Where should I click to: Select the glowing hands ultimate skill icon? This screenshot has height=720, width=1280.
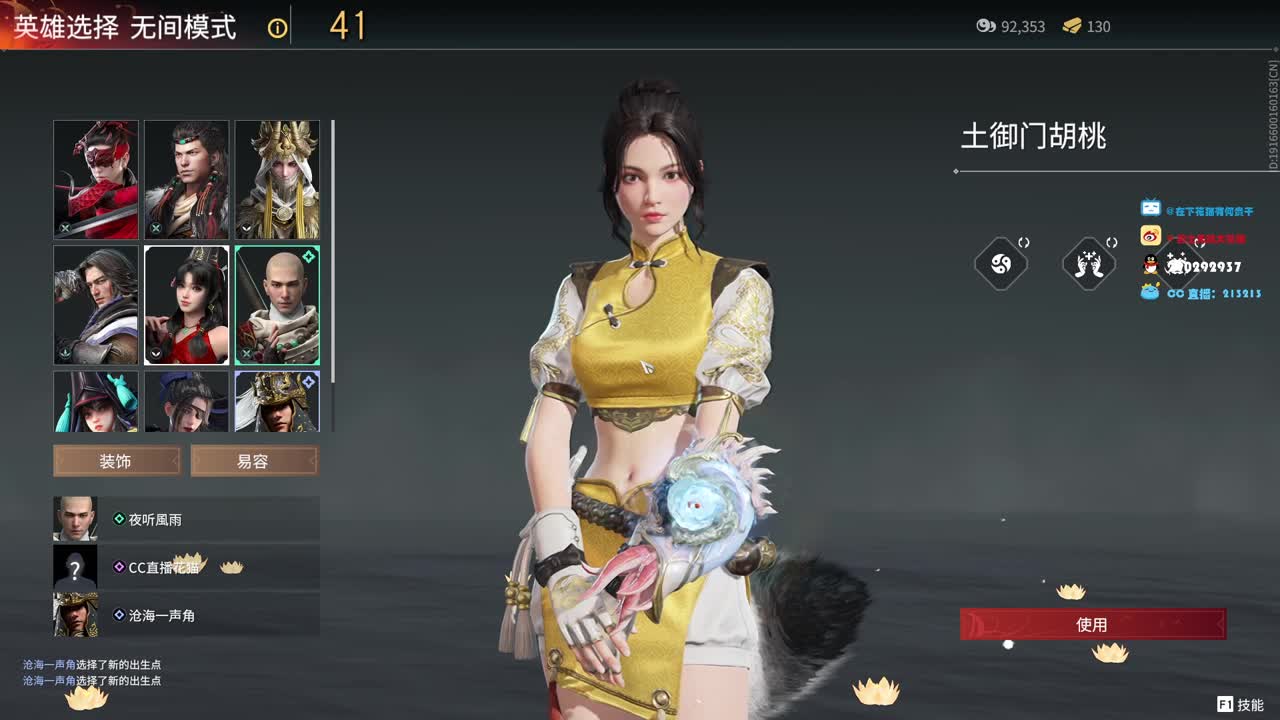(x=1089, y=263)
